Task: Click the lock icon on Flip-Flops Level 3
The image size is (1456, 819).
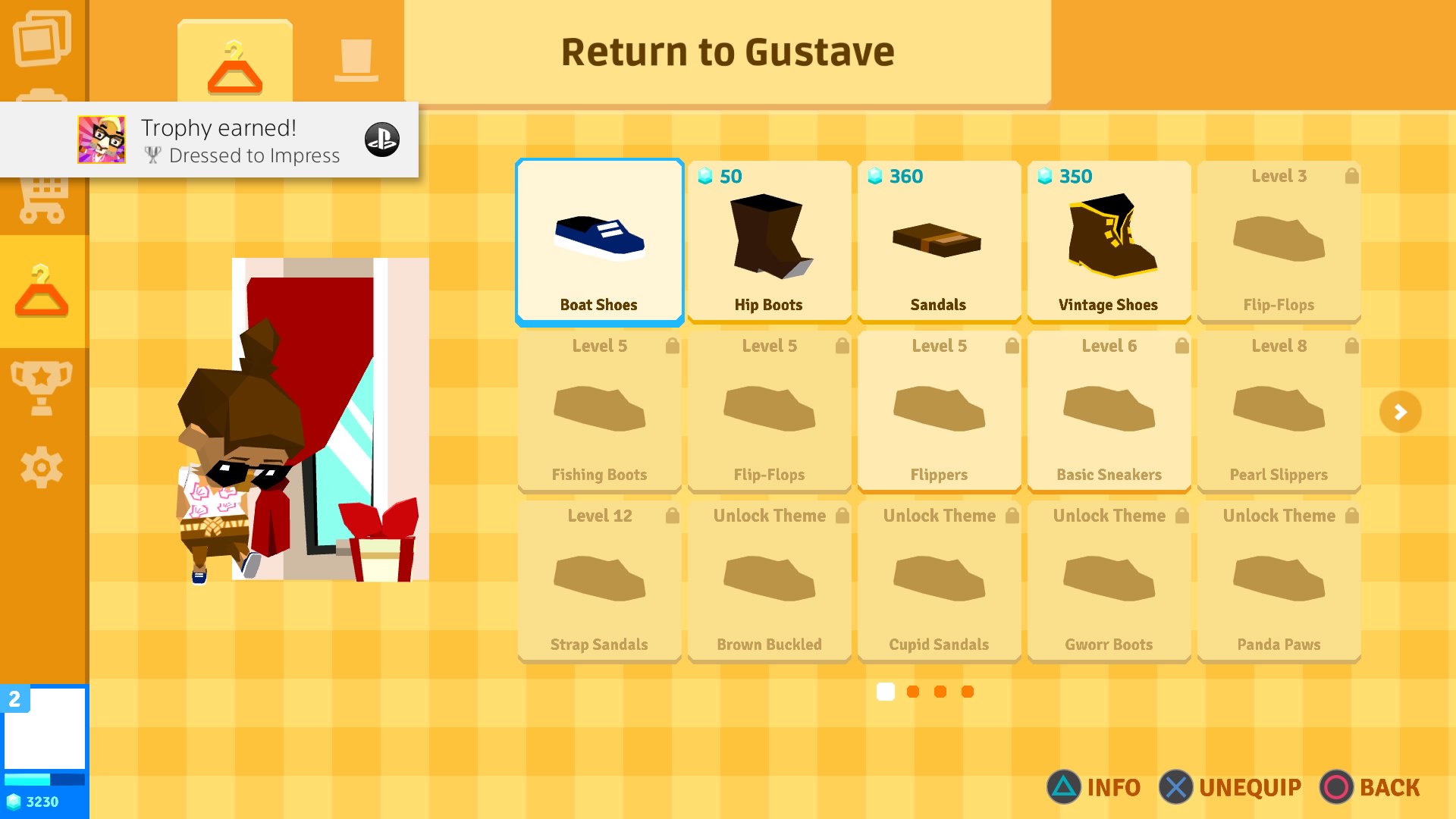Action: click(1352, 175)
